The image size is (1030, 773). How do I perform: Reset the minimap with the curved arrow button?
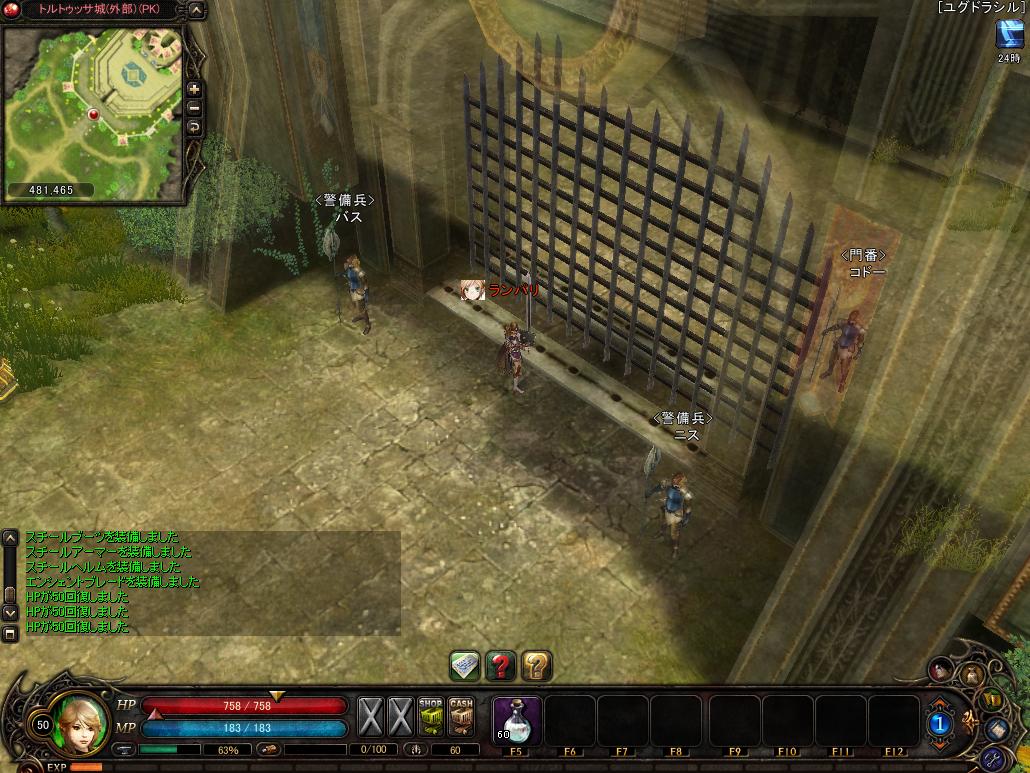pos(194,127)
